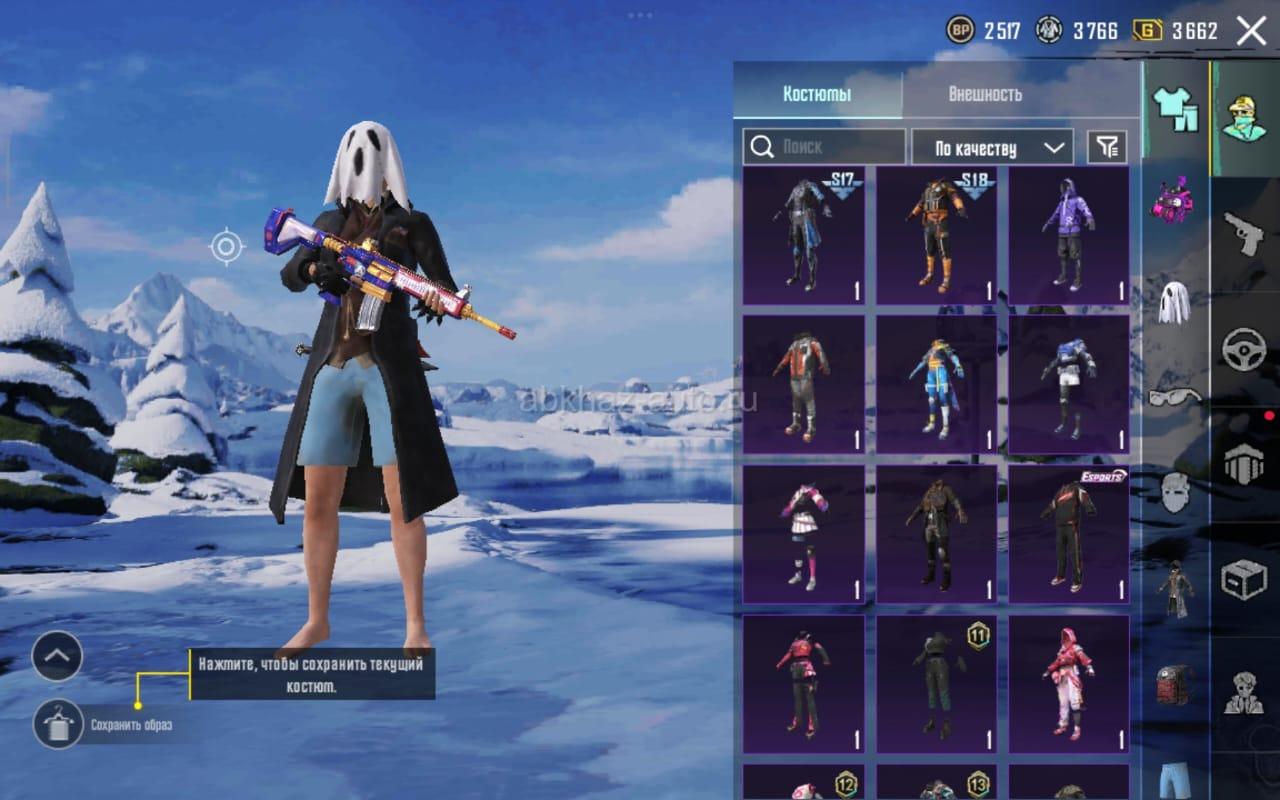Switch to the Костюмы tab
The image size is (1280, 800).
click(x=817, y=94)
